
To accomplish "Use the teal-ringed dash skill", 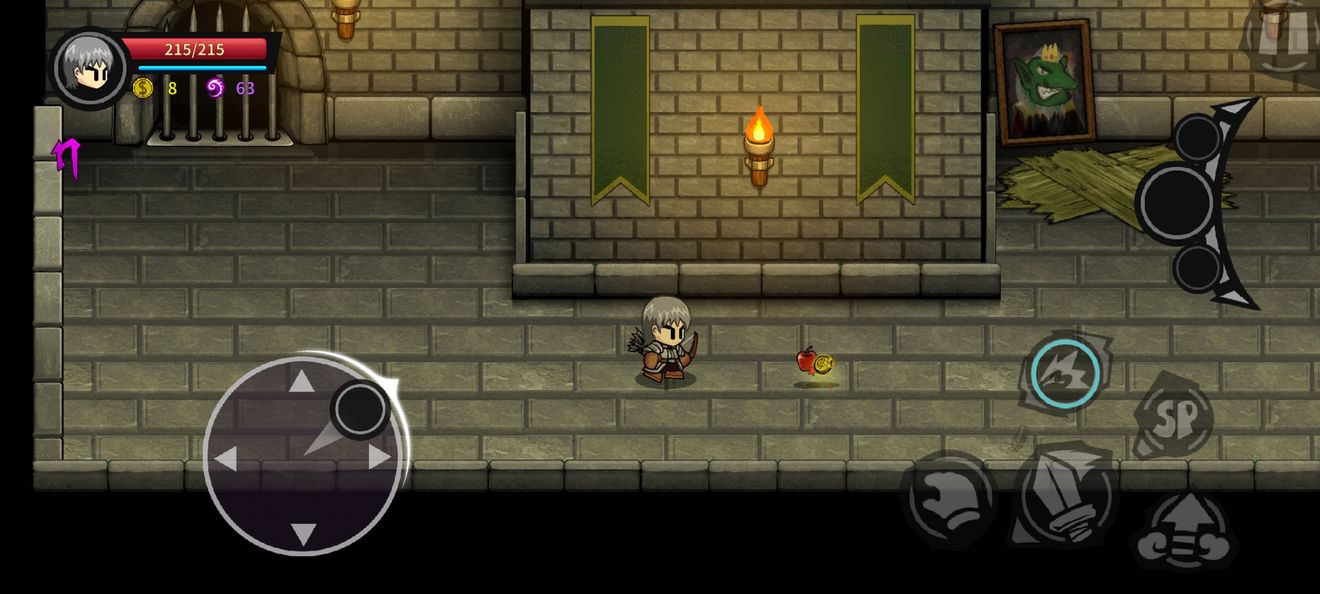I will [1064, 374].
